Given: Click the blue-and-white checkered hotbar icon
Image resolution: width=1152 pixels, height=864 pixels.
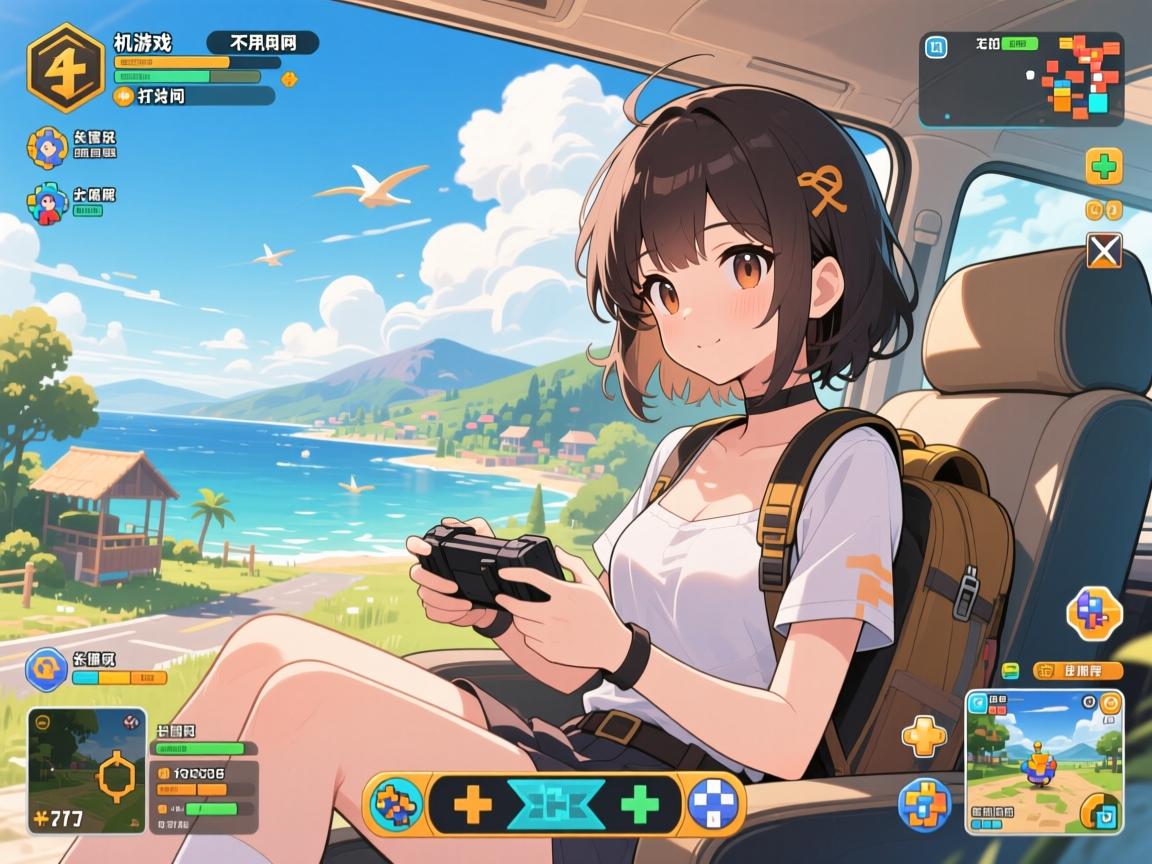Looking at the screenshot, I should pyautogui.click(x=715, y=804).
